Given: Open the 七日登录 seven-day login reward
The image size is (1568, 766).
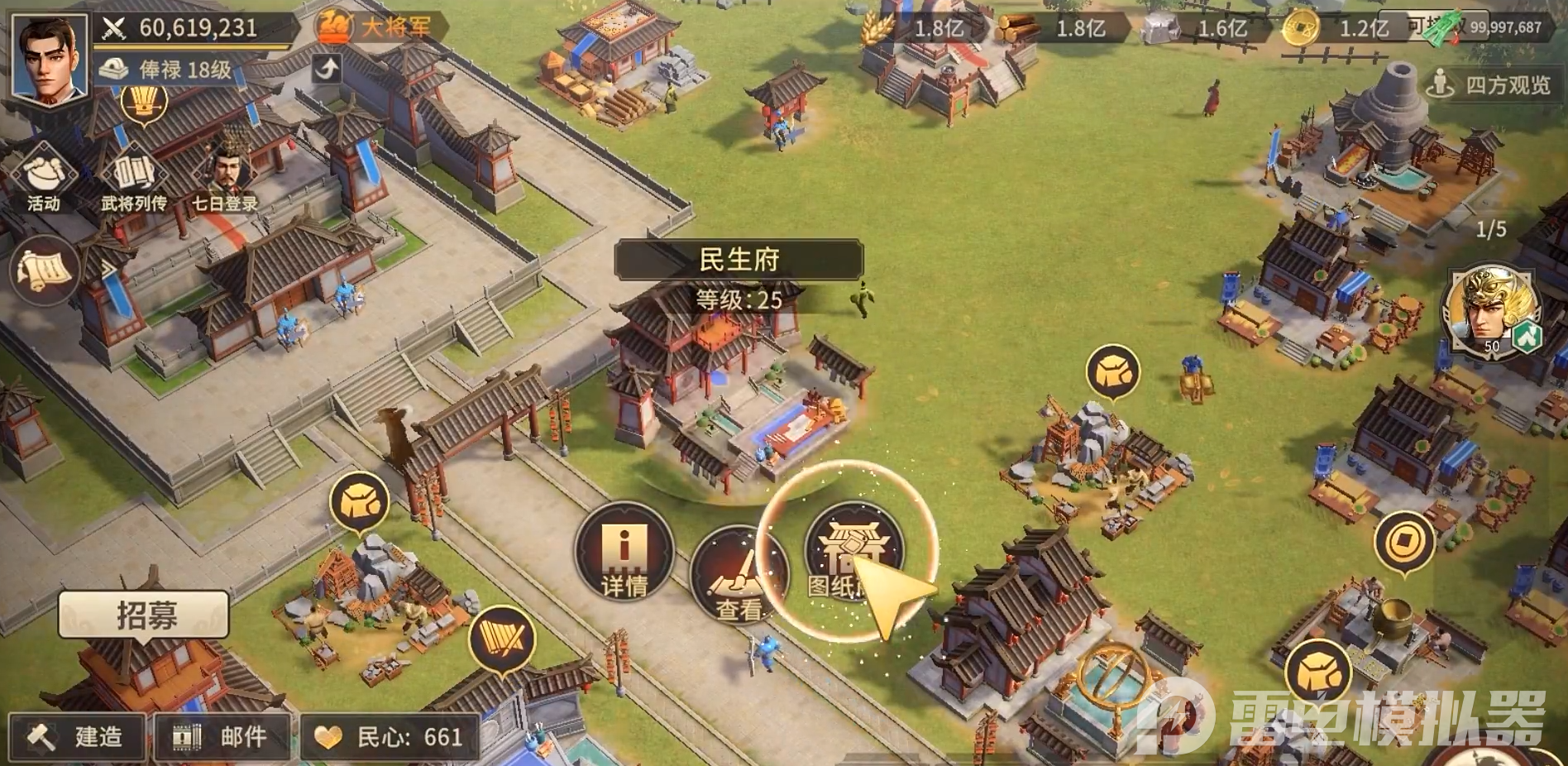Looking at the screenshot, I should [x=225, y=178].
